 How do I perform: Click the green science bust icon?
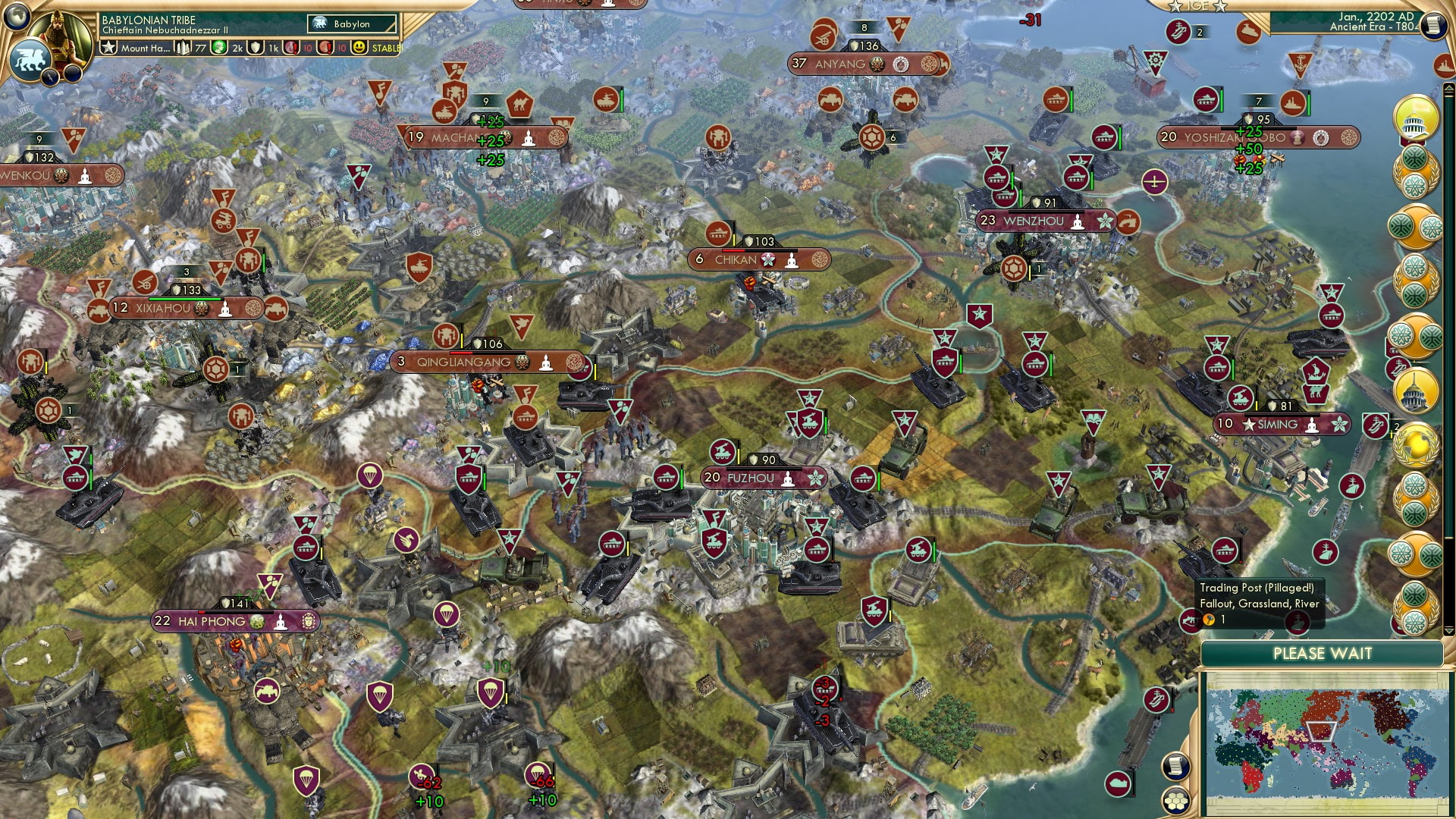220,47
